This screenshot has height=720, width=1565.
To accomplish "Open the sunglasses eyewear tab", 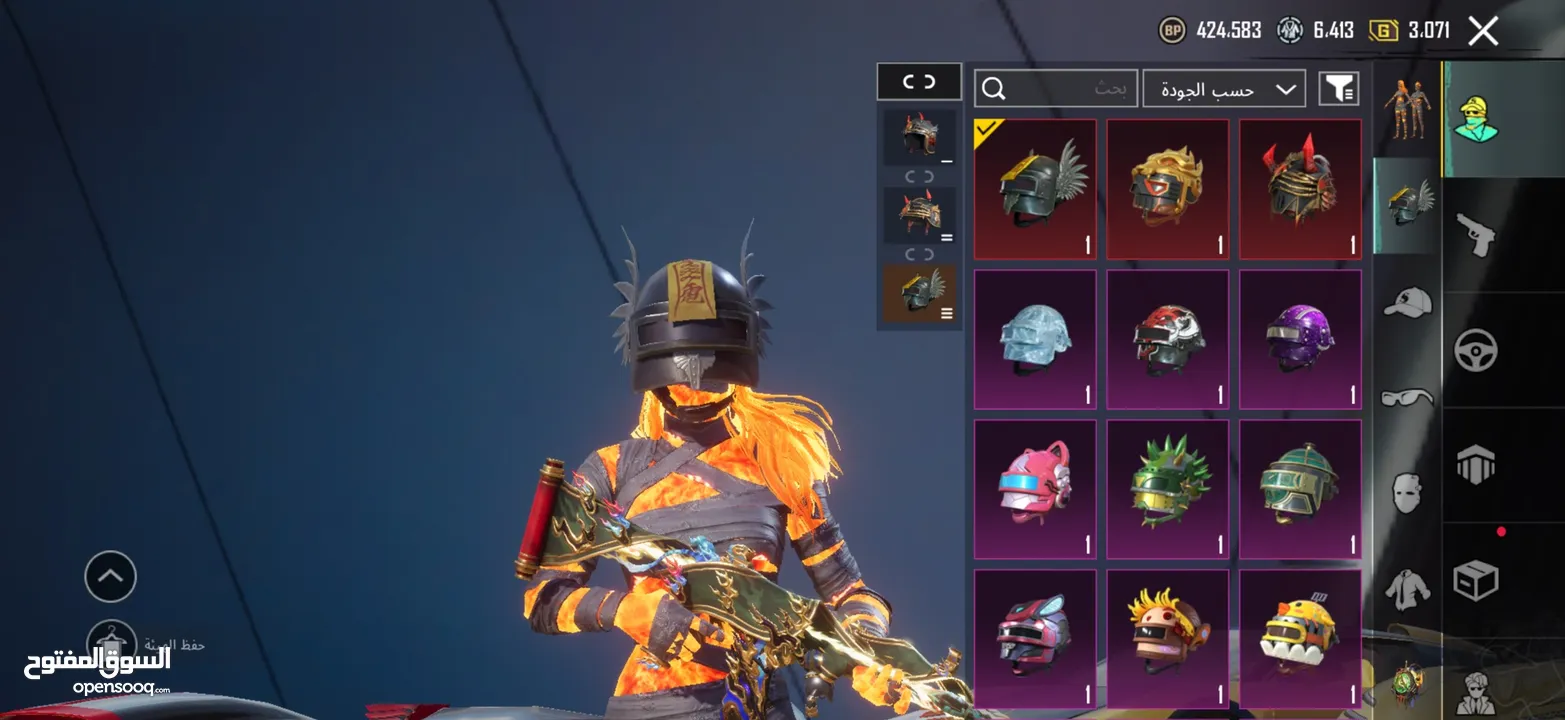I will tap(1407, 398).
